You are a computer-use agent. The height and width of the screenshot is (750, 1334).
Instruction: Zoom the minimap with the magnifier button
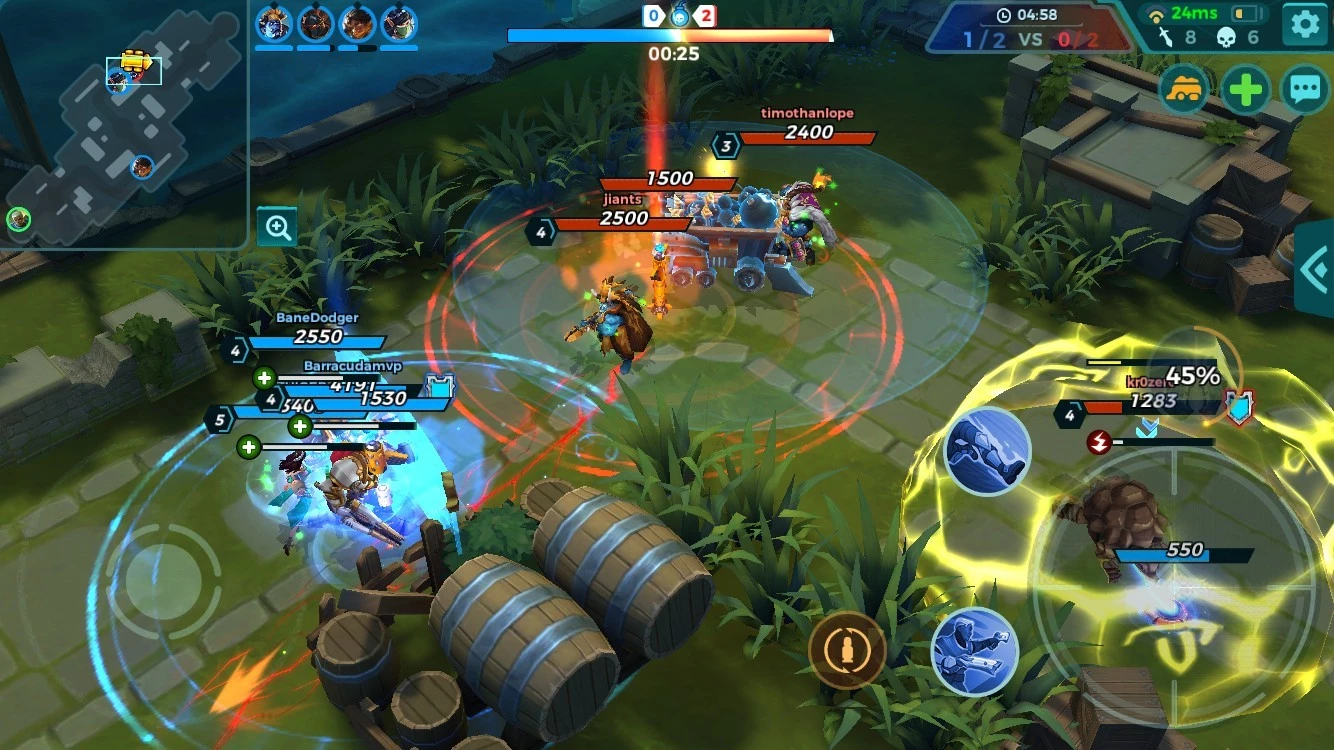pyautogui.click(x=276, y=227)
